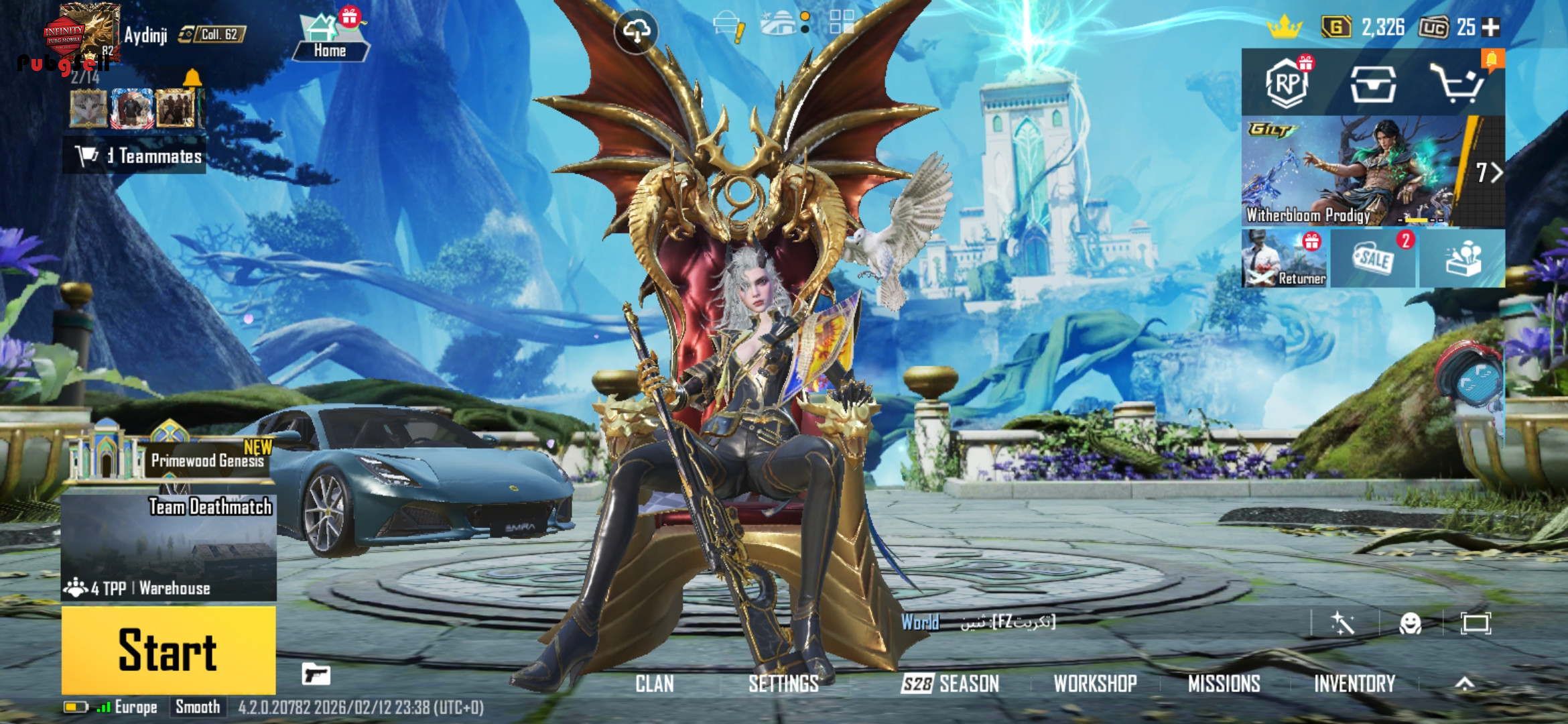Open the cloud download icon
Viewport: 1568px width, 724px height.
(636, 31)
